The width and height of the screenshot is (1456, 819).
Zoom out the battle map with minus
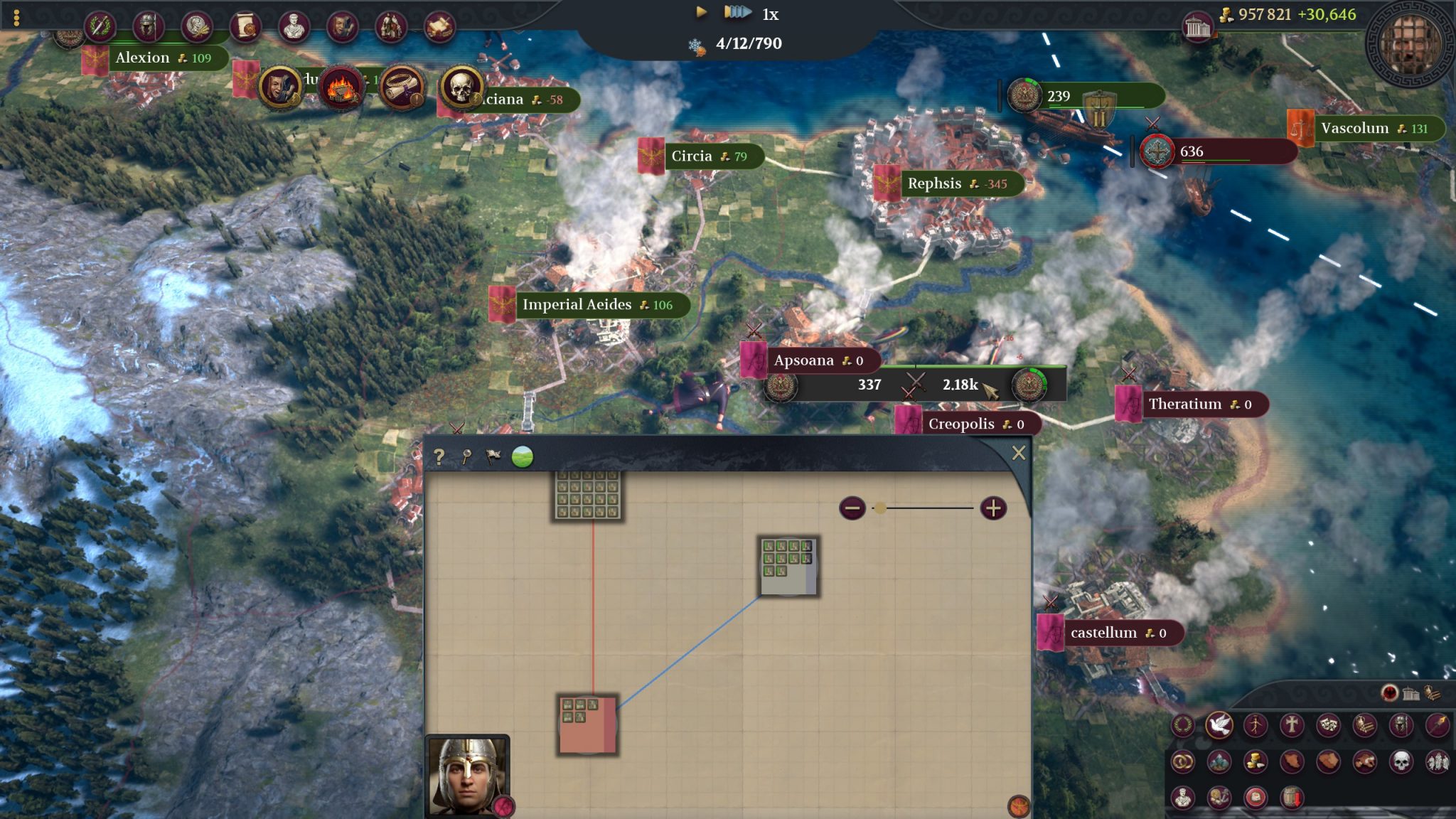pos(852,508)
